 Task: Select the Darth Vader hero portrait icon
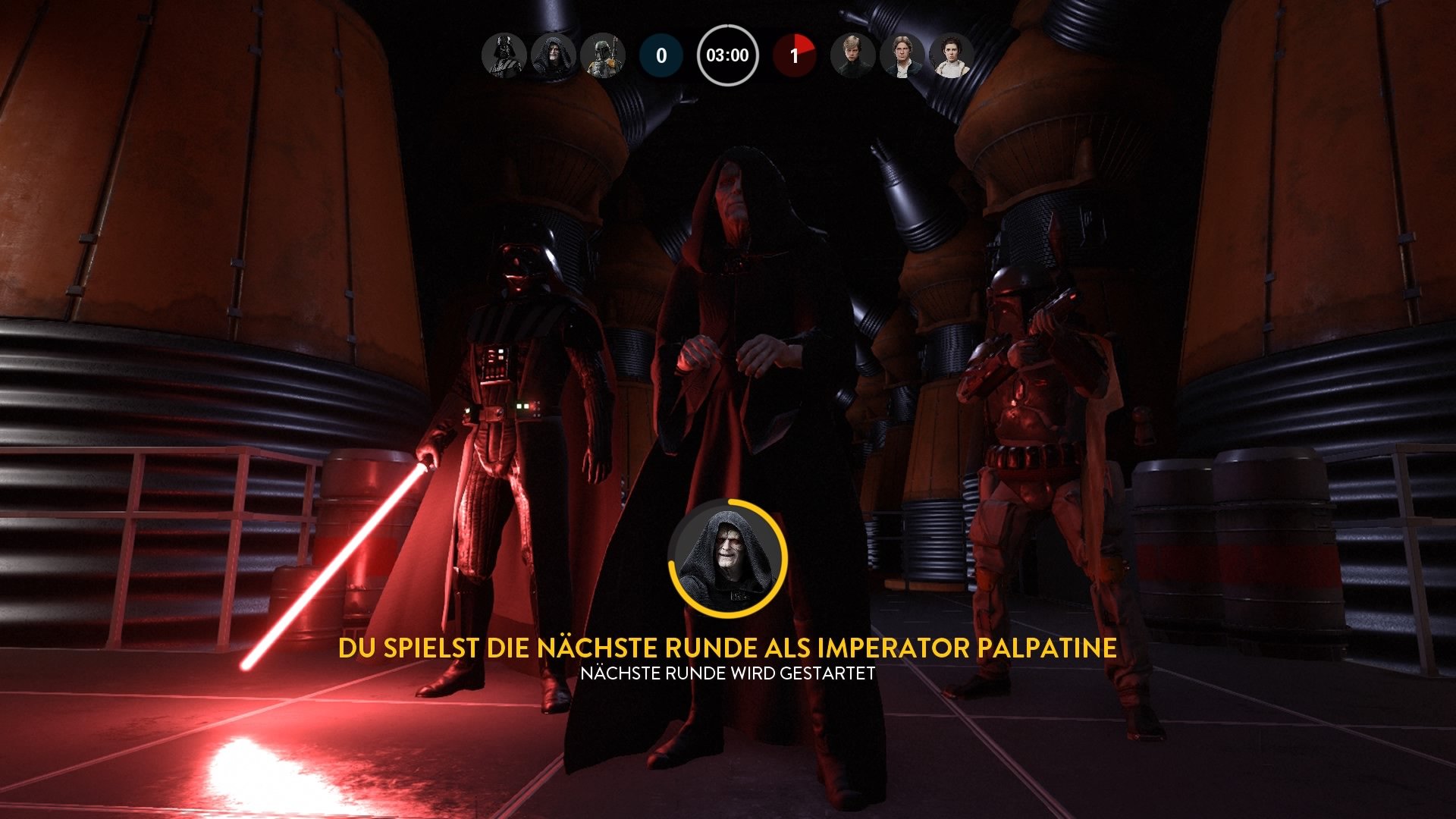coord(503,55)
